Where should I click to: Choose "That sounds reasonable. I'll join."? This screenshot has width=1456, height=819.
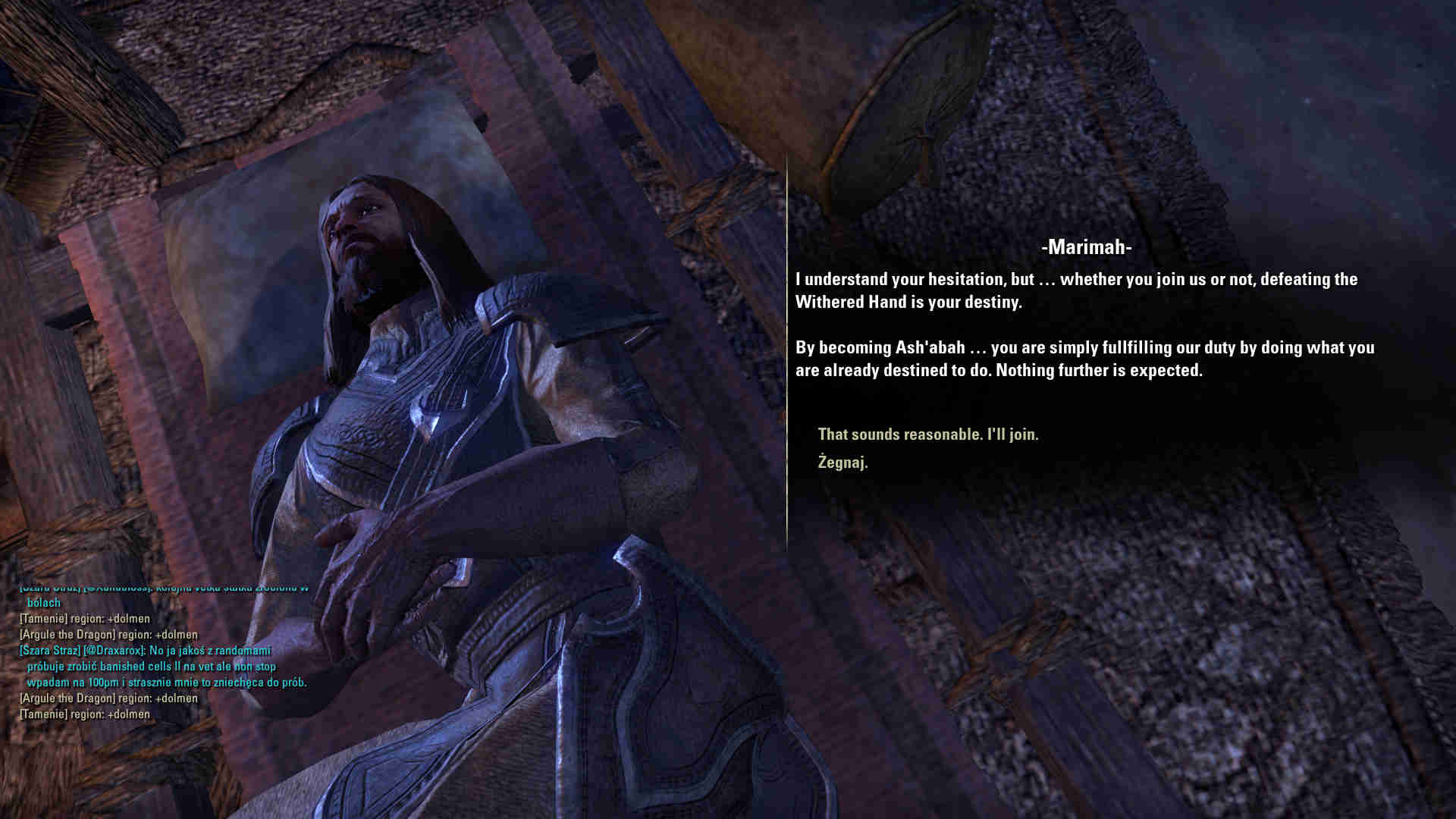point(927,435)
